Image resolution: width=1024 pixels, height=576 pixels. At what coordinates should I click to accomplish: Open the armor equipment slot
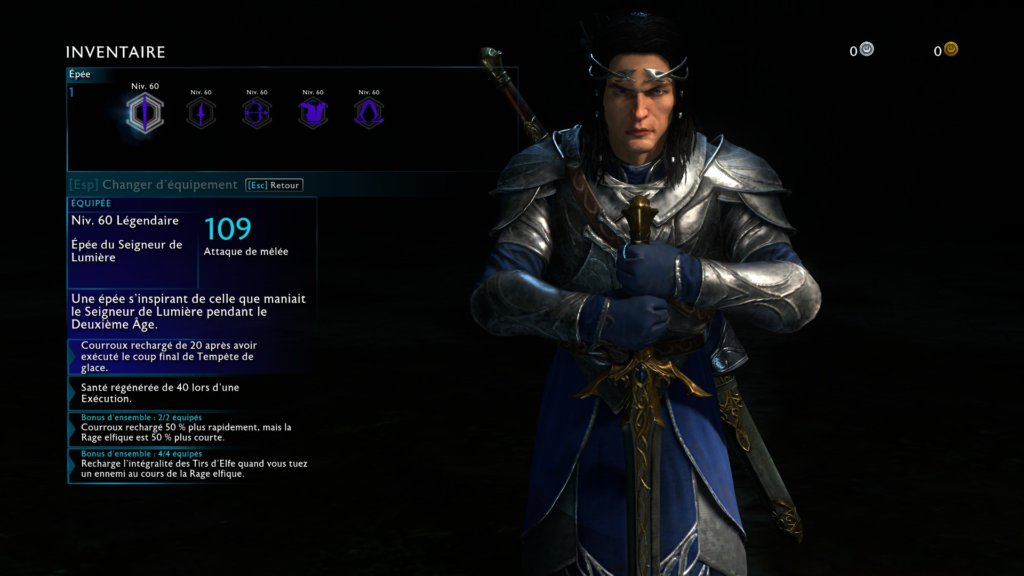pos(313,114)
